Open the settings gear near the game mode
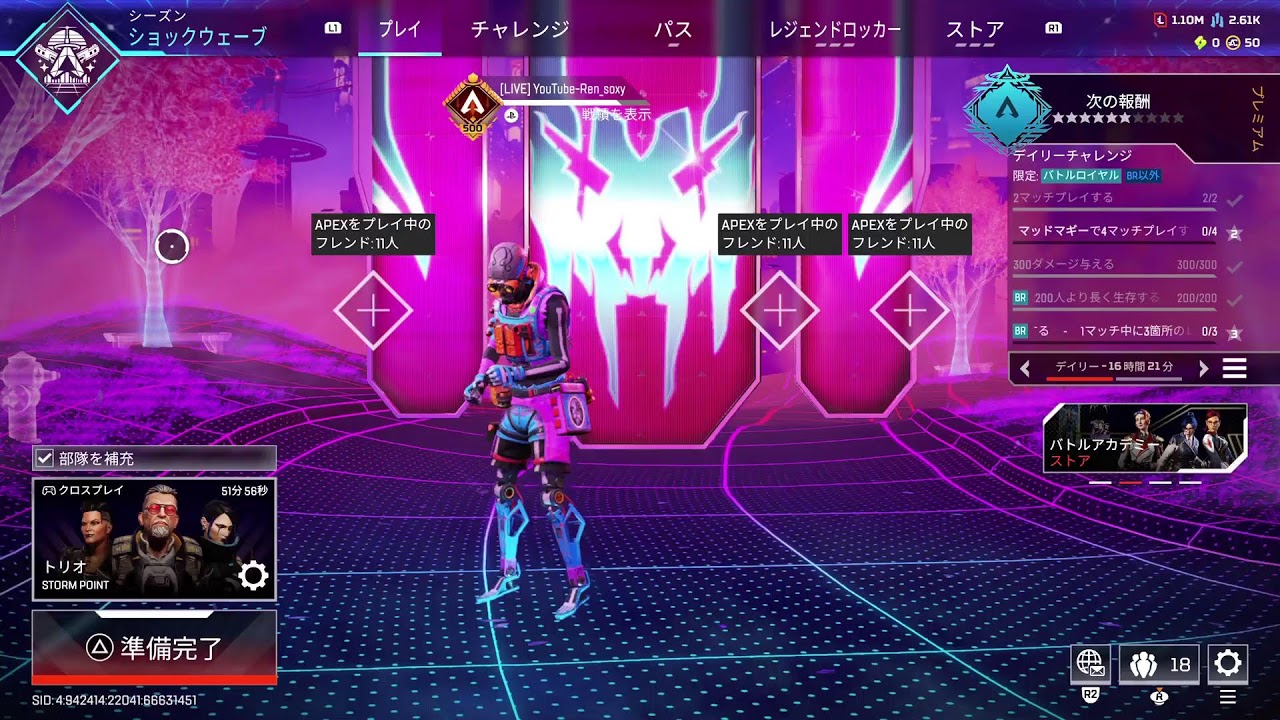 coord(255,575)
